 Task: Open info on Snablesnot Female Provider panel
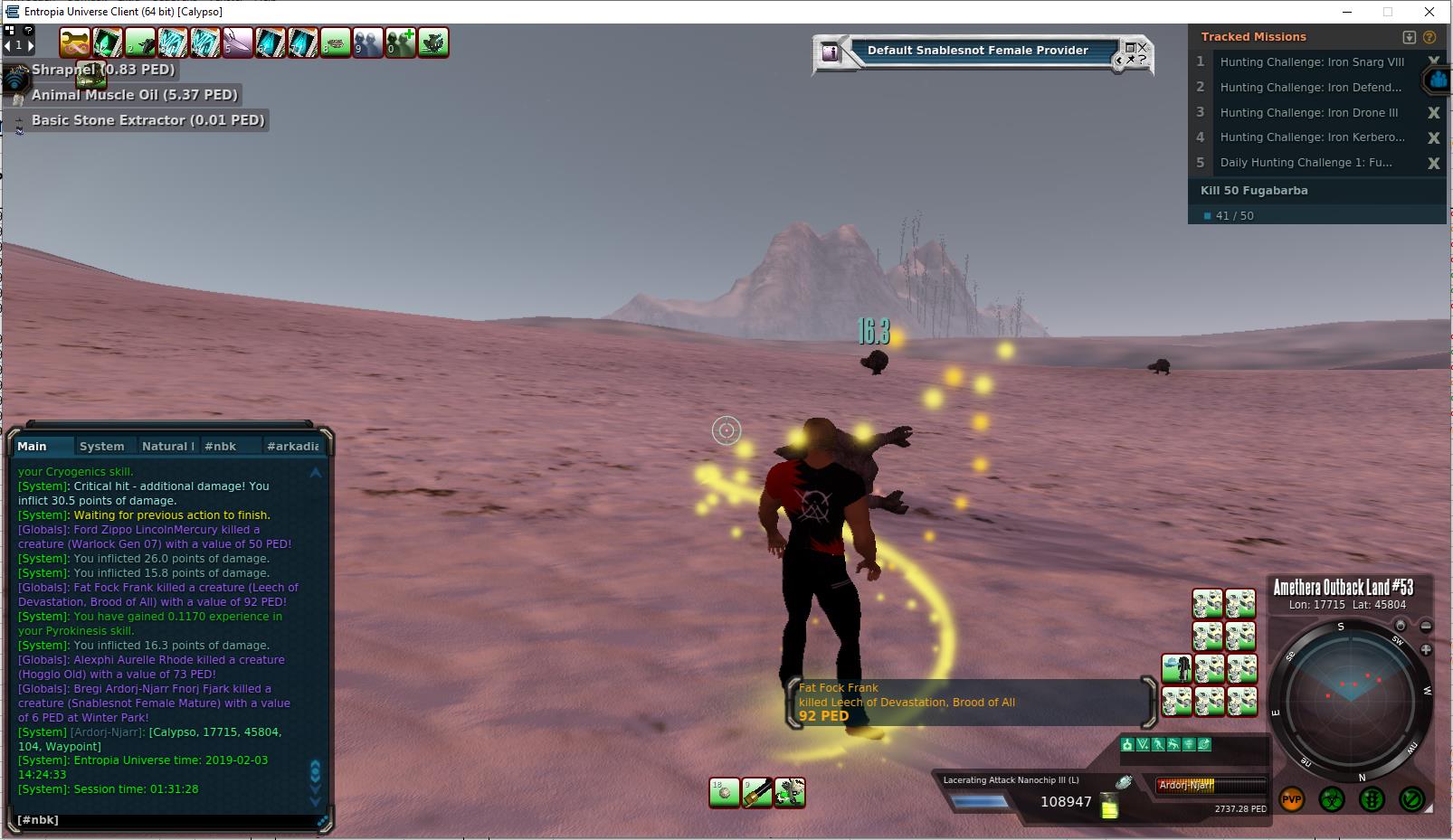[830, 52]
